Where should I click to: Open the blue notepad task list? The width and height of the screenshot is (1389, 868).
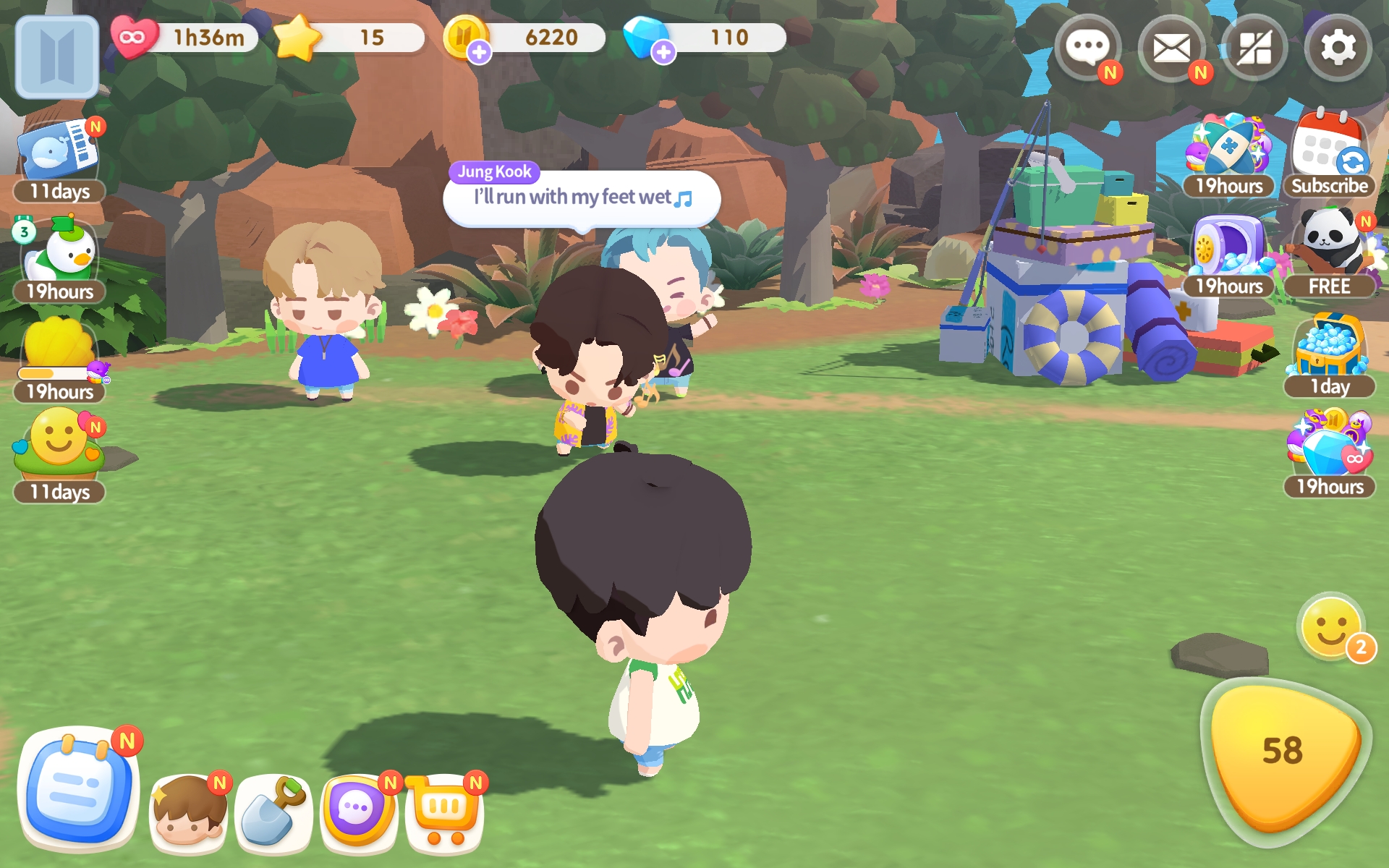[77, 788]
